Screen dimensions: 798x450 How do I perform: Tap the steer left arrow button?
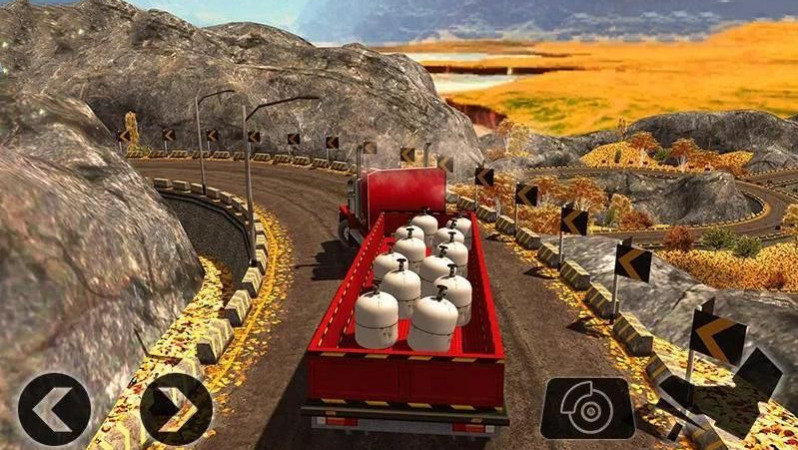(x=54, y=408)
